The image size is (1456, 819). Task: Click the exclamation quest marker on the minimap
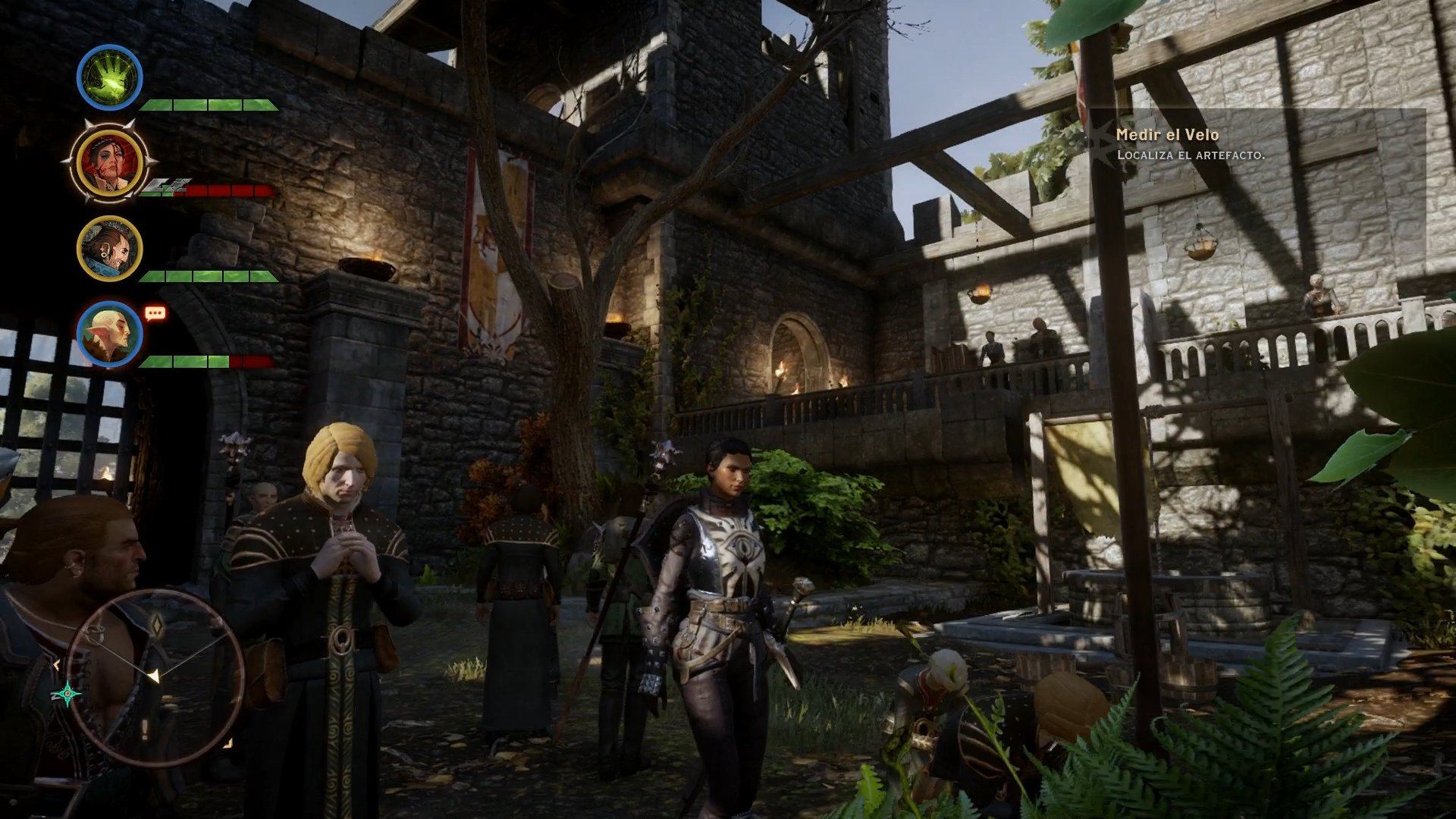[x=145, y=727]
